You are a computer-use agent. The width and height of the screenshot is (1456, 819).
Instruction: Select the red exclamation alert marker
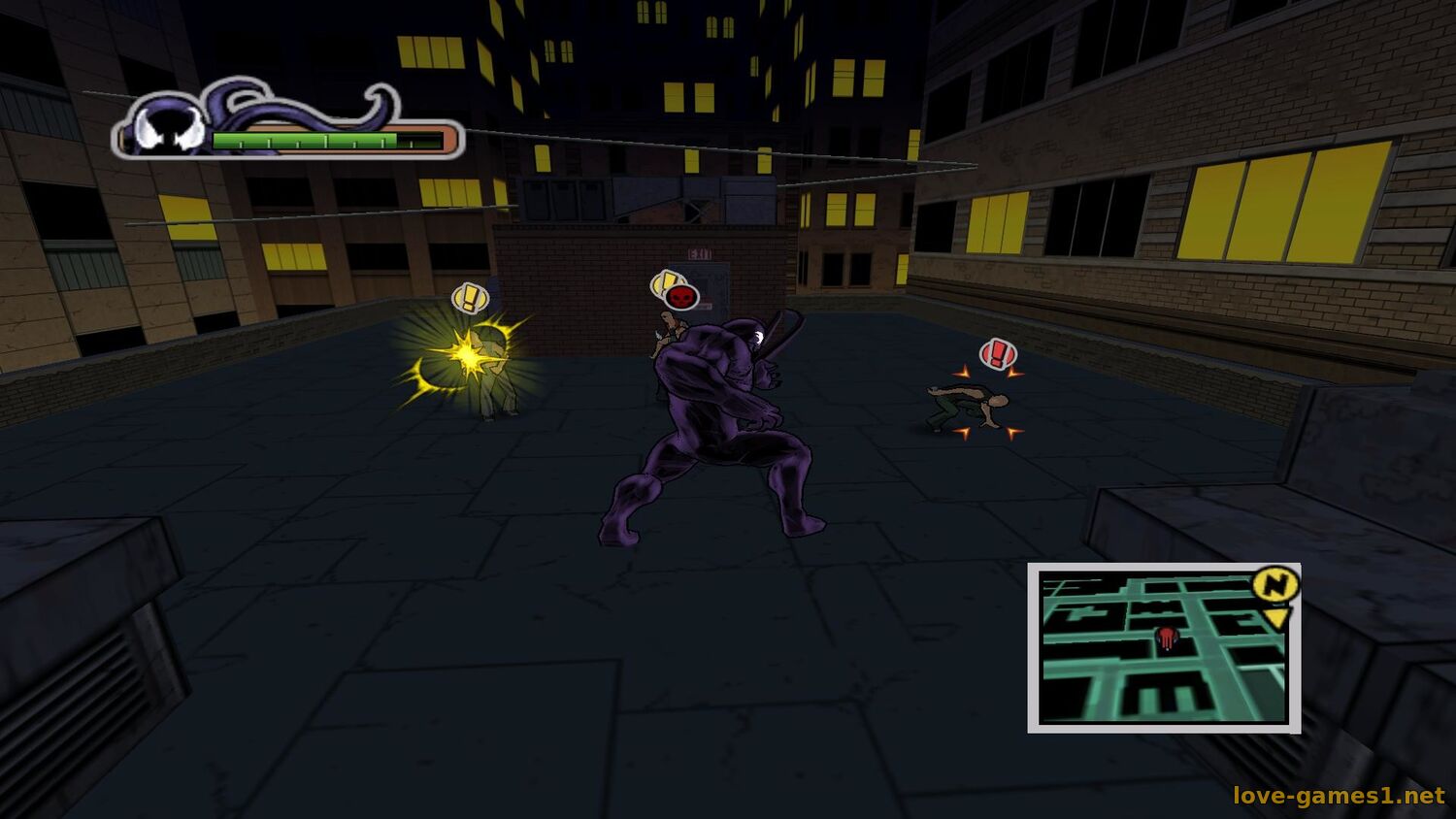[x=998, y=354]
